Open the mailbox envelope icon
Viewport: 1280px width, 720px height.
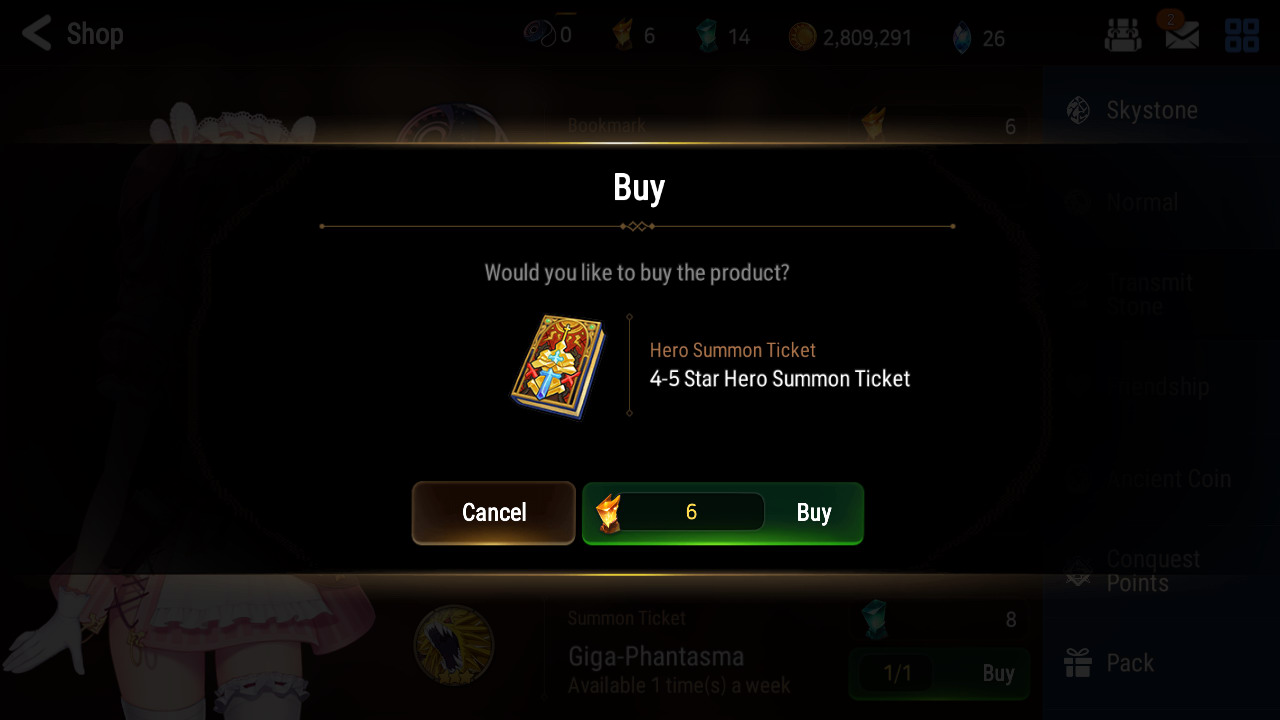click(1182, 35)
